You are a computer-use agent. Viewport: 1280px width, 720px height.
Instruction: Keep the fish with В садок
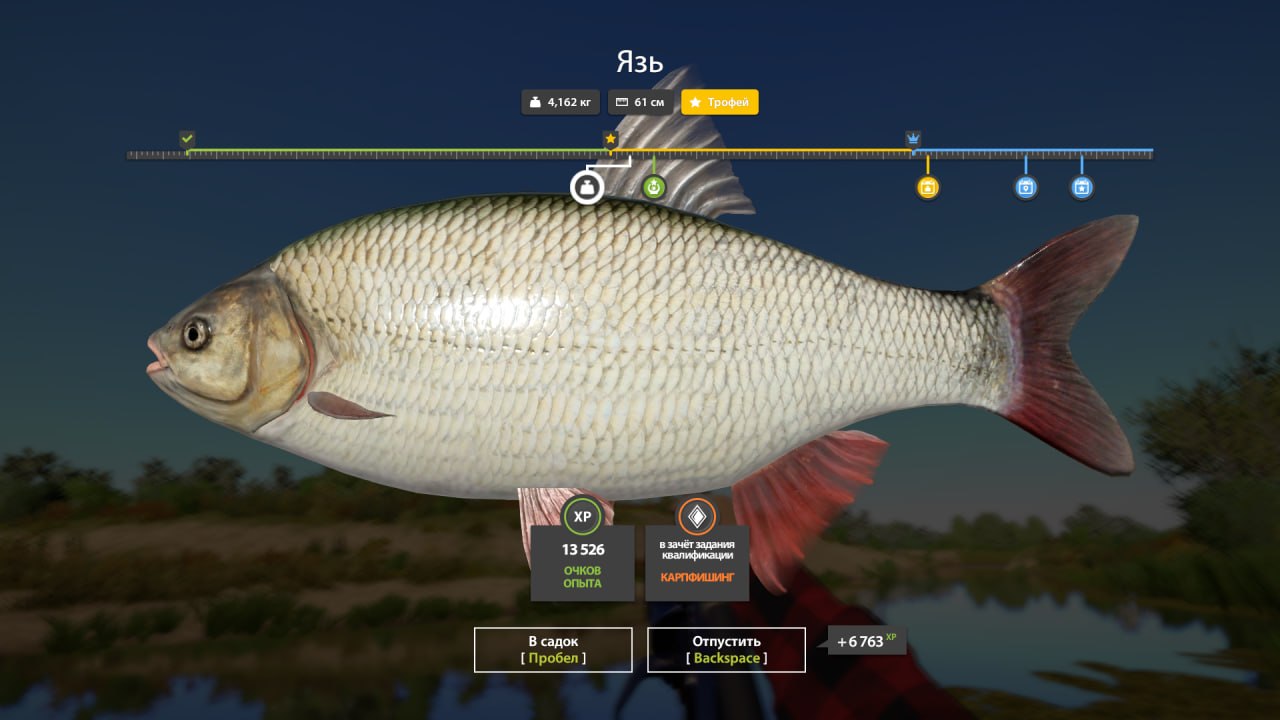point(553,649)
